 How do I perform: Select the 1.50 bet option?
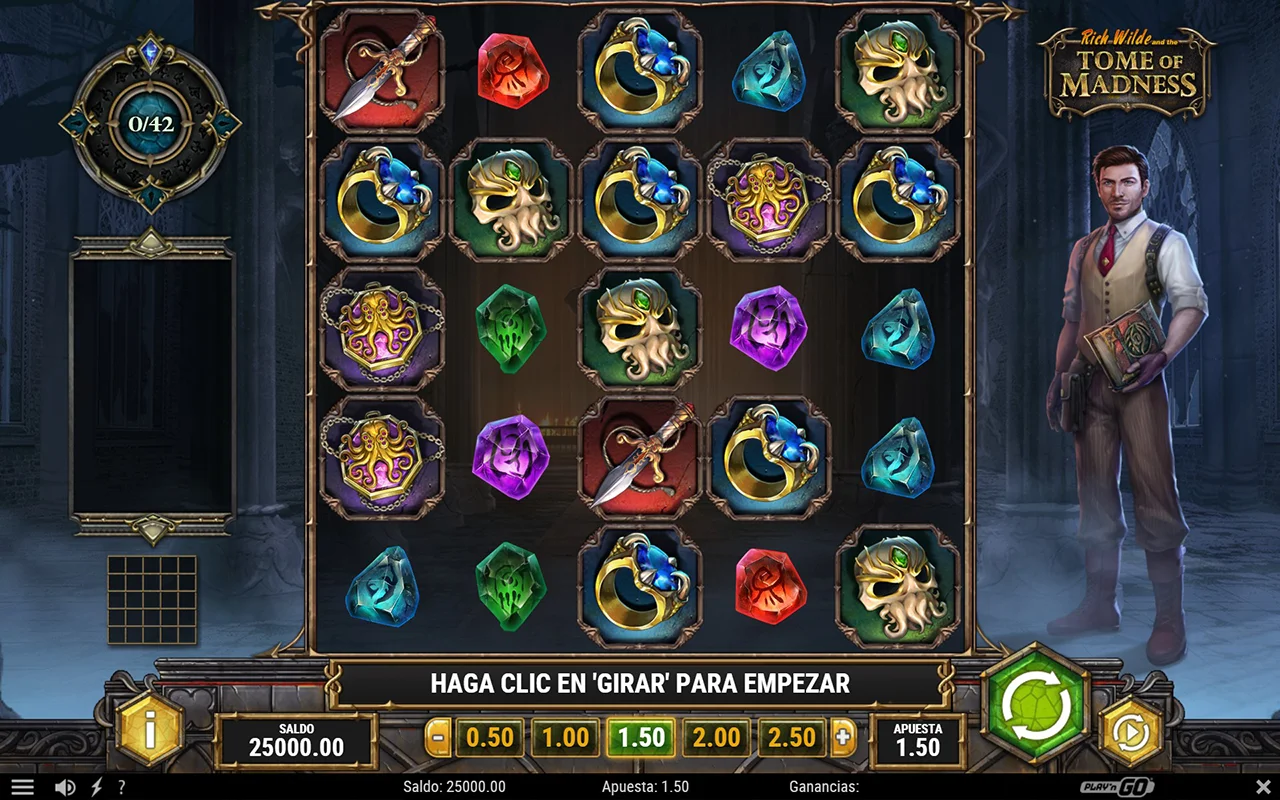point(641,738)
